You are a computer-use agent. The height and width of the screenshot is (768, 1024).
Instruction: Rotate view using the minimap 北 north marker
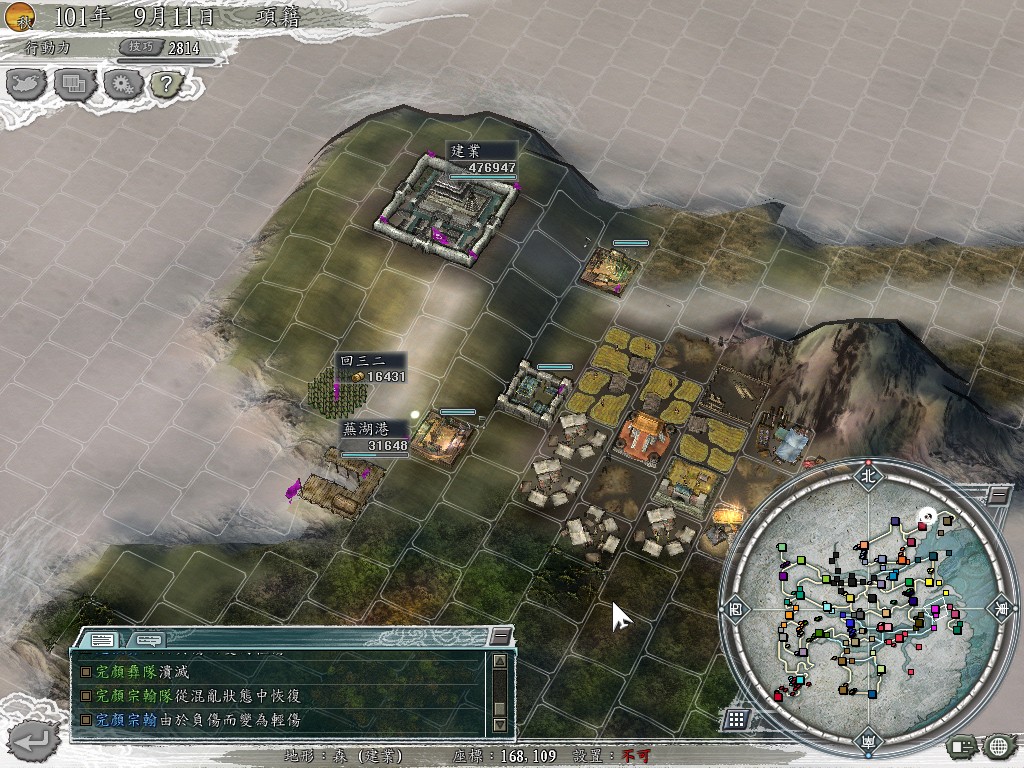[x=866, y=477]
